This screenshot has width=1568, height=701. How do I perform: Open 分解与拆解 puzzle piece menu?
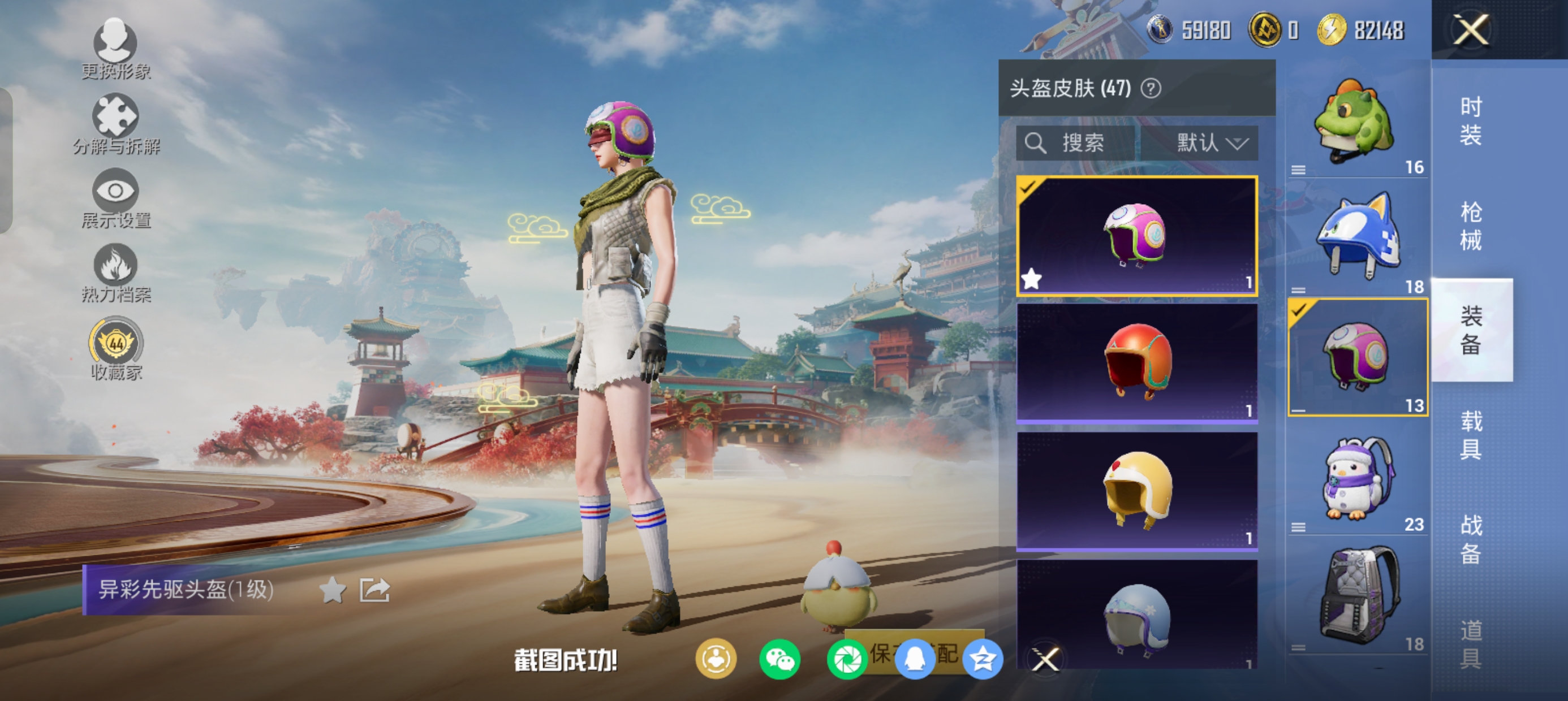115,122
